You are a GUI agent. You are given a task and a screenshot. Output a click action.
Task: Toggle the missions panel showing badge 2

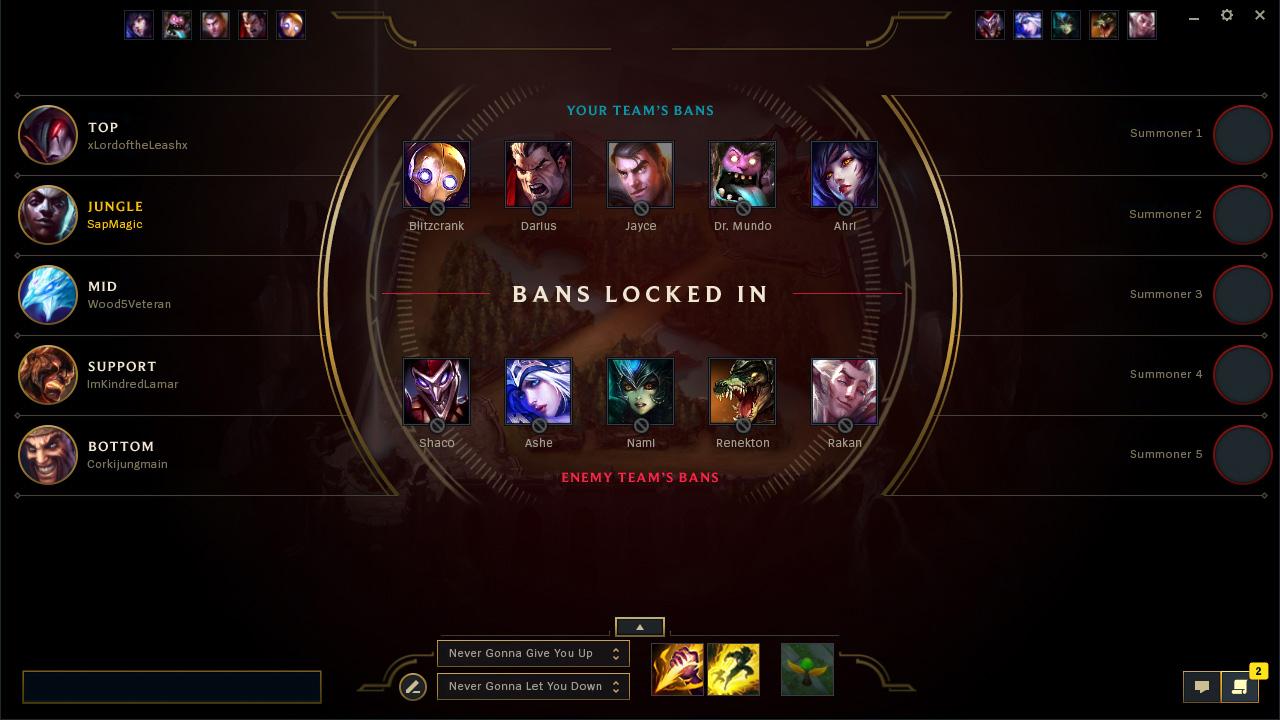(1240, 687)
